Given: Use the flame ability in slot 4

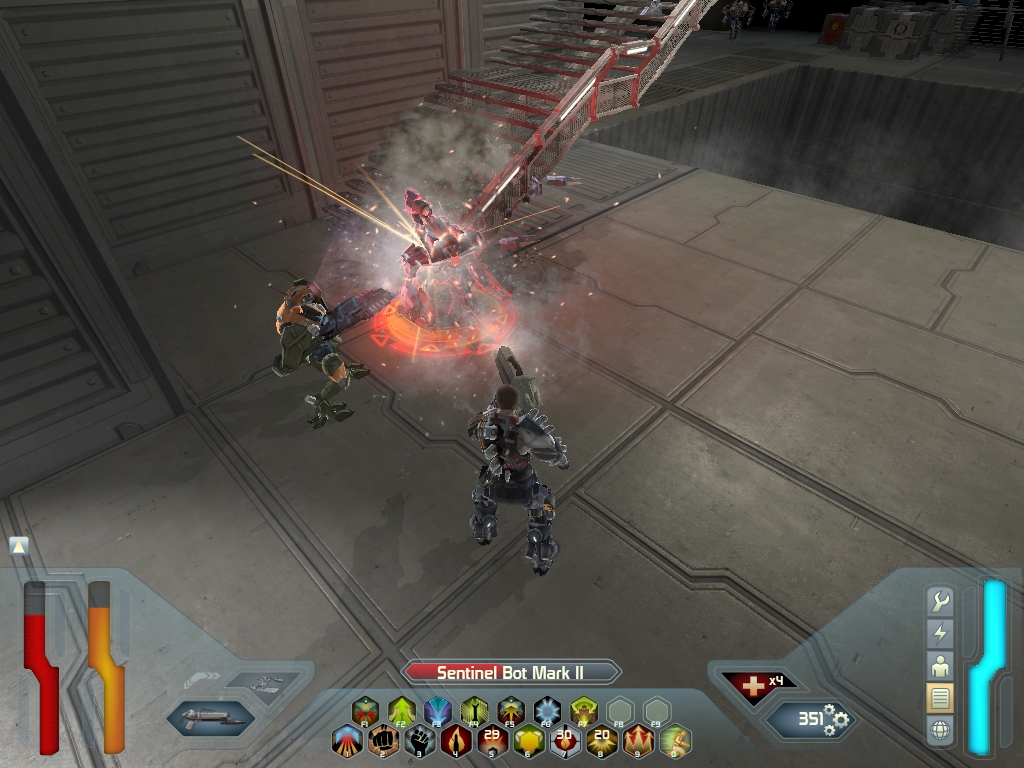Looking at the screenshot, I should pyautogui.click(x=456, y=741).
